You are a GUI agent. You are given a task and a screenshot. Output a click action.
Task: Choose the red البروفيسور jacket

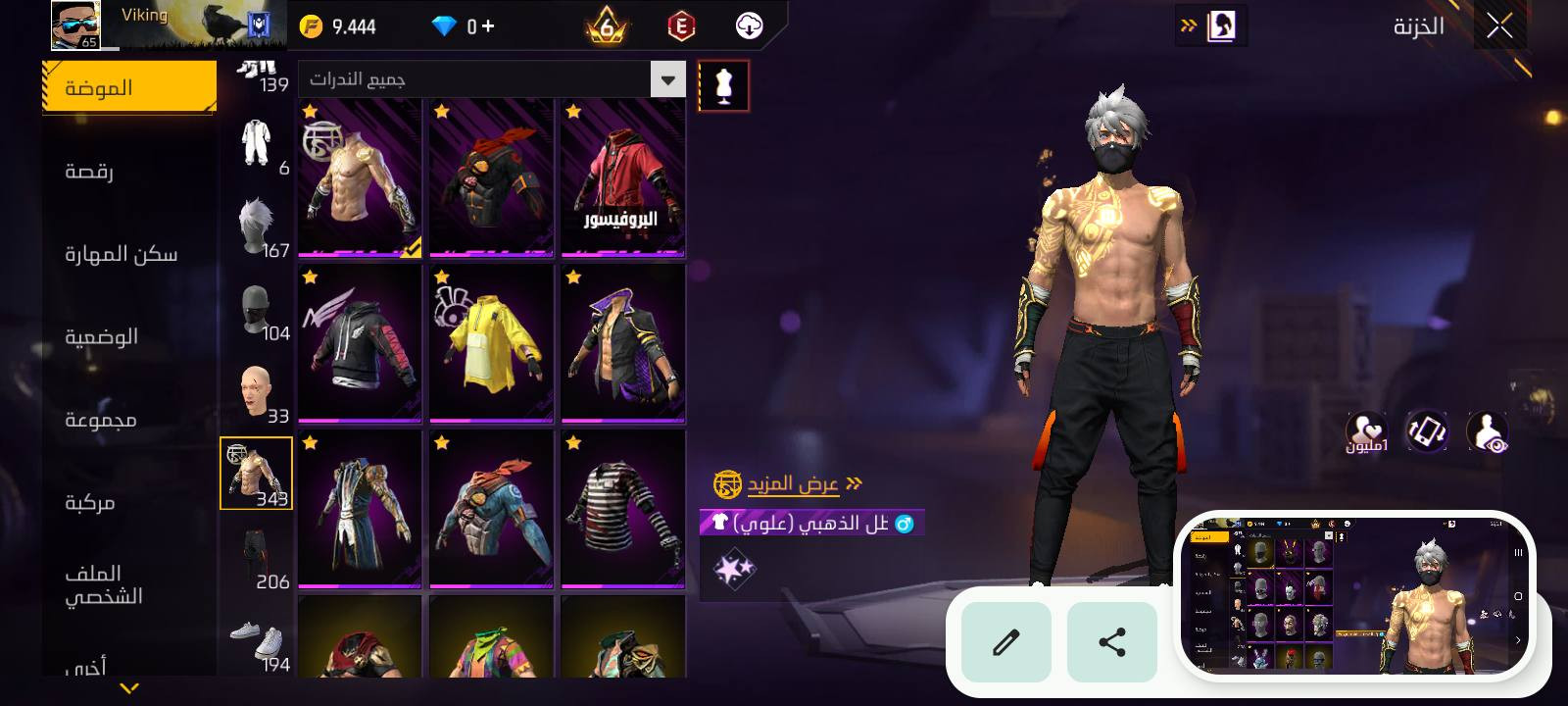pyautogui.click(x=622, y=177)
